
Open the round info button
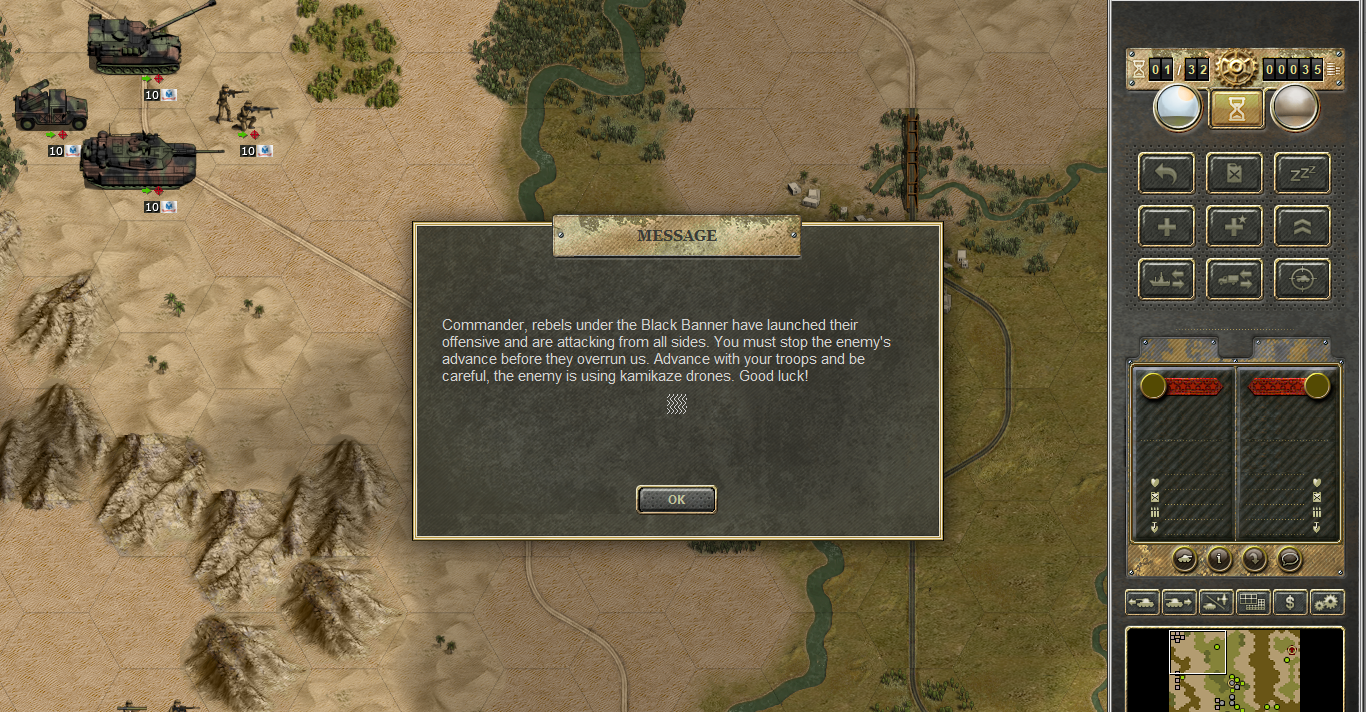click(1218, 559)
